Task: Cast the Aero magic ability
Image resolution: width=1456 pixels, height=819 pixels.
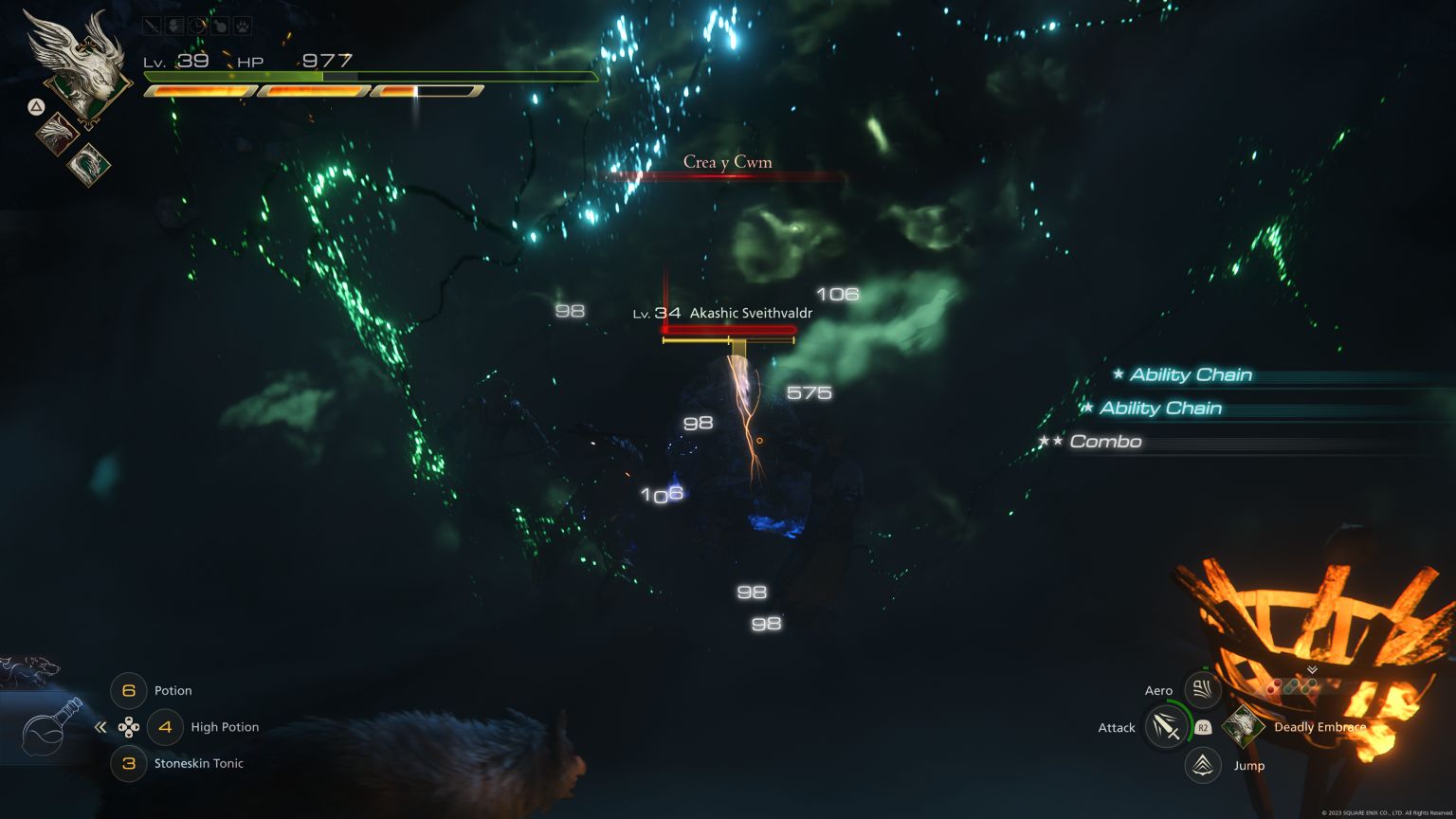Action: click(1202, 690)
